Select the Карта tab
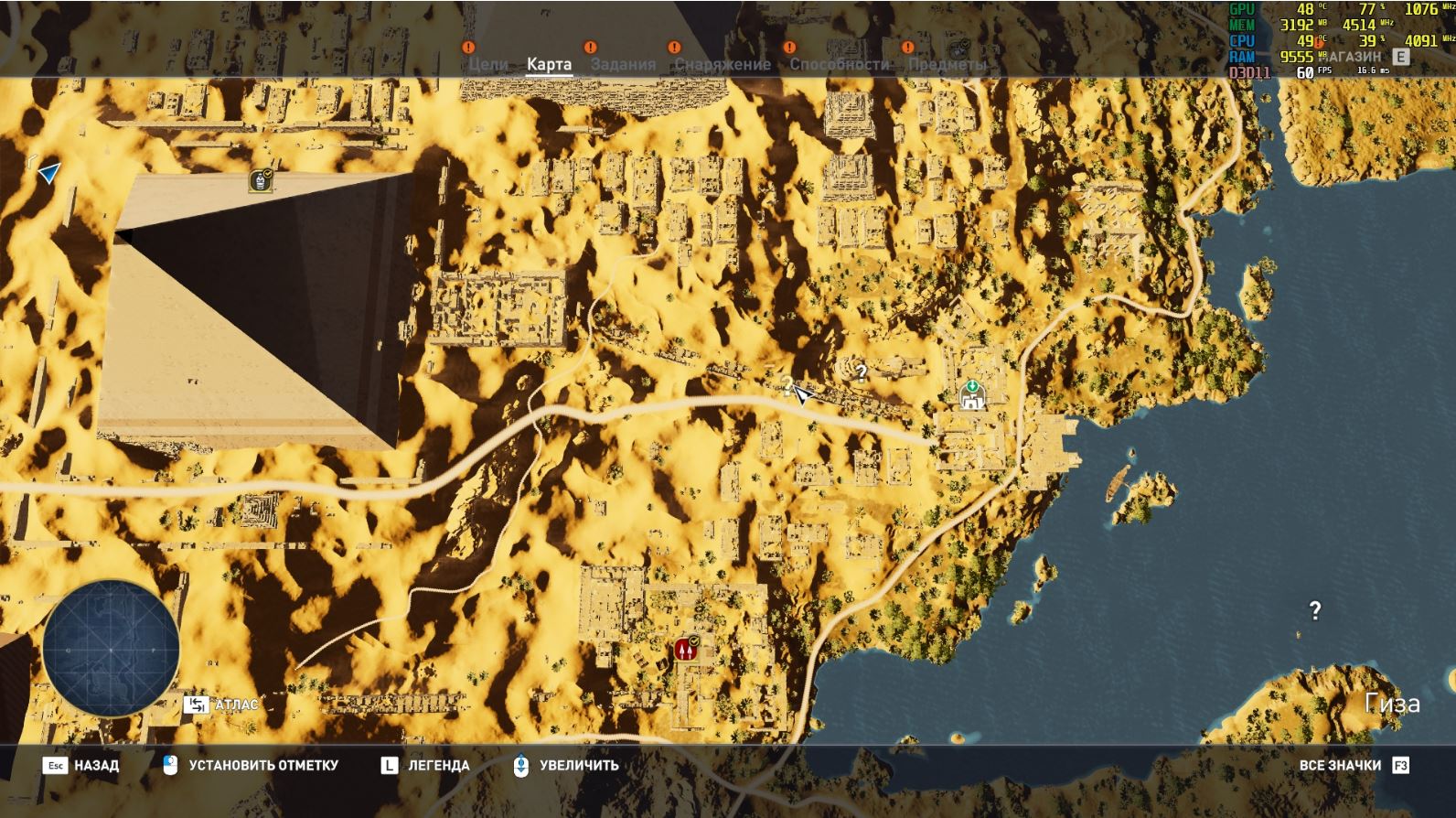1456x818 pixels. tap(549, 64)
